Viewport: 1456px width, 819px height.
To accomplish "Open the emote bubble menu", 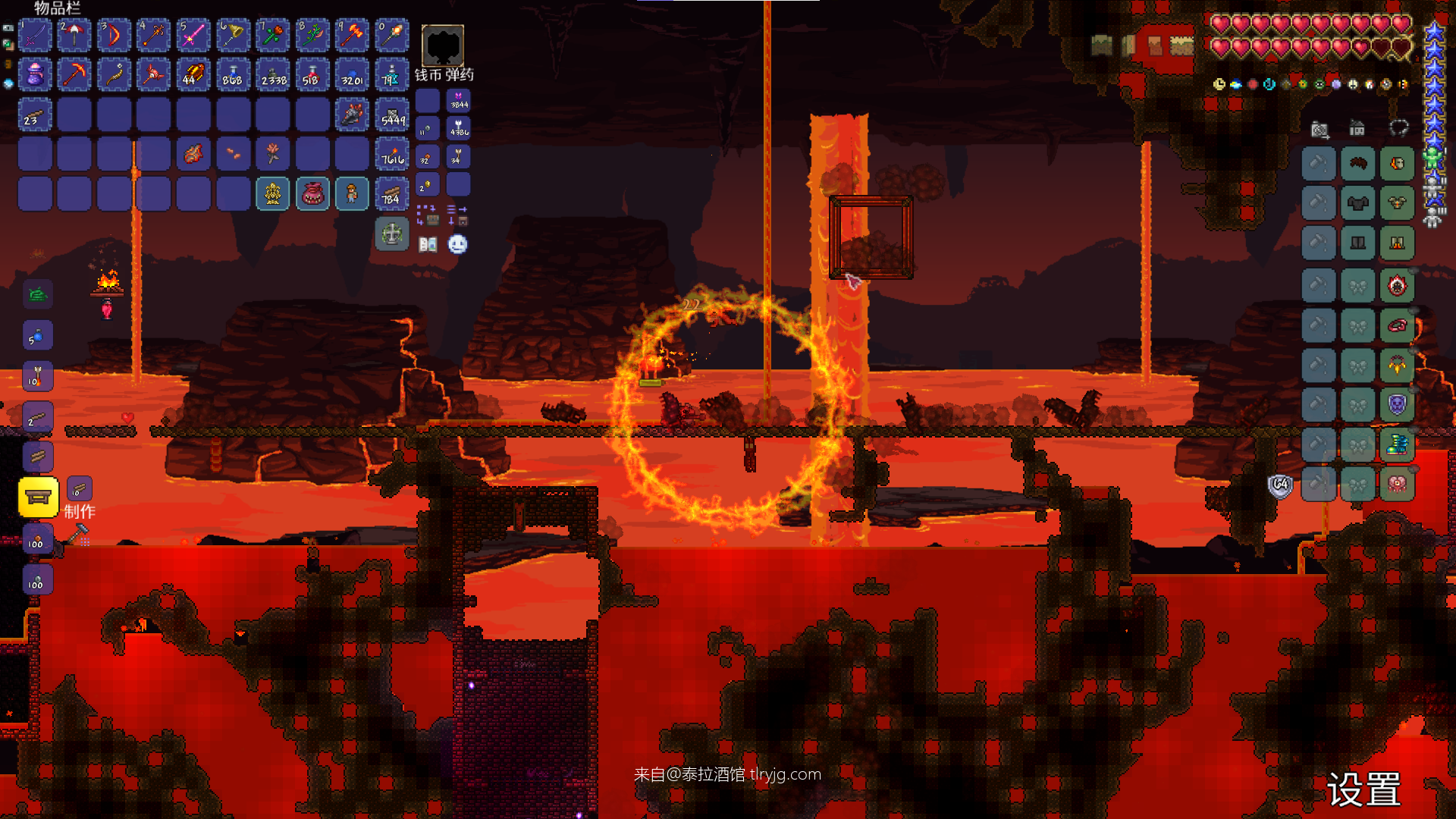I will (x=457, y=244).
